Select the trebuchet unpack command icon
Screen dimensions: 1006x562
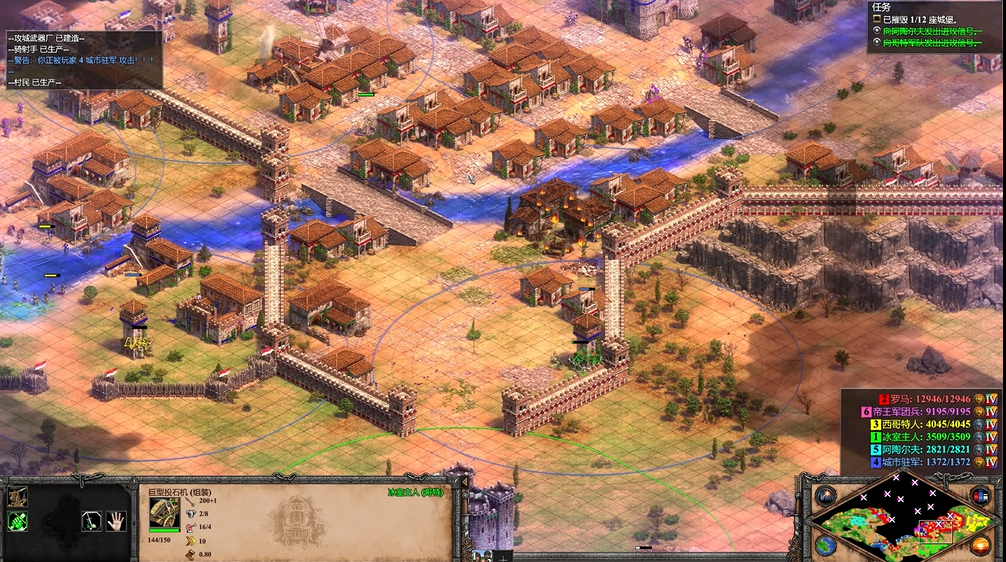point(18,497)
